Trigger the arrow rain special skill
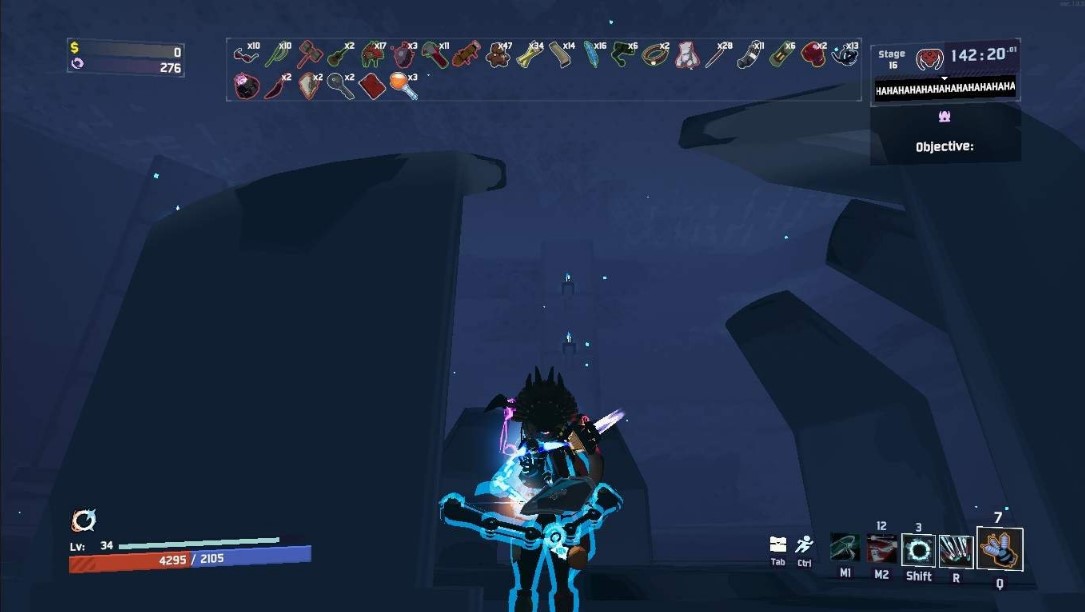This screenshot has width=1085, height=612. click(955, 550)
